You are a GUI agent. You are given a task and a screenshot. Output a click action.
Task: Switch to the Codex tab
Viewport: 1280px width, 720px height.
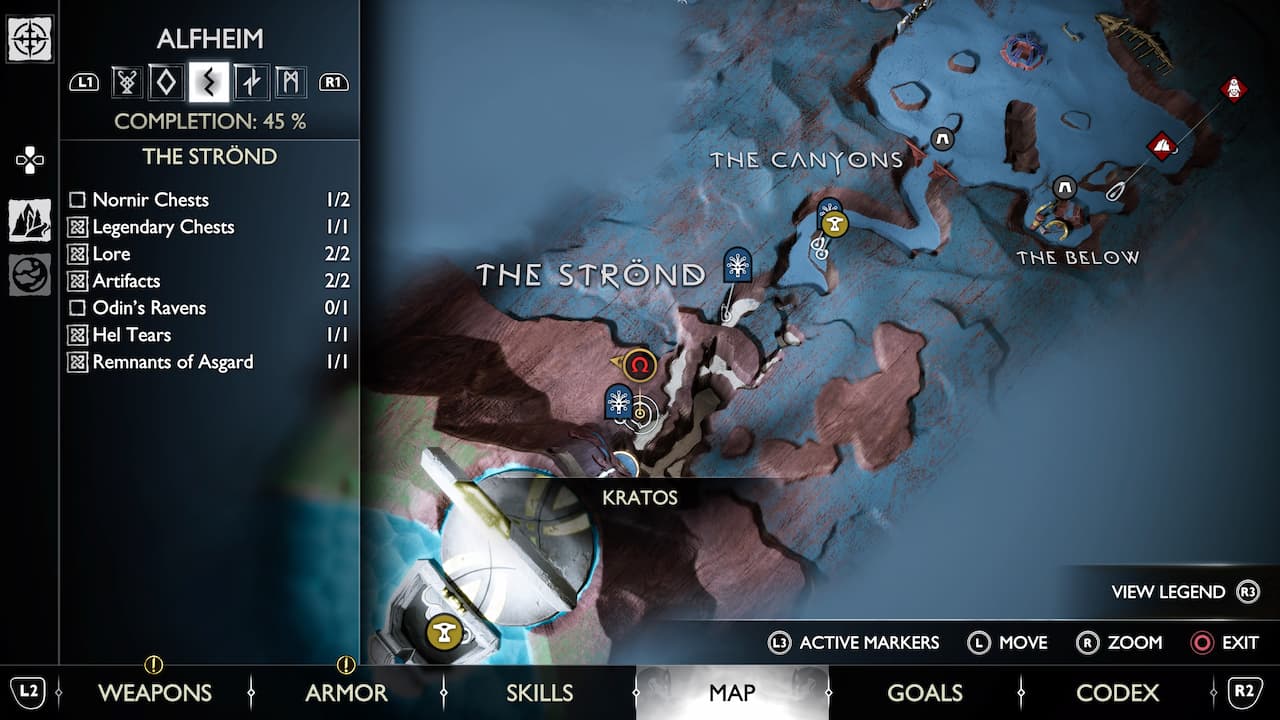click(1117, 692)
